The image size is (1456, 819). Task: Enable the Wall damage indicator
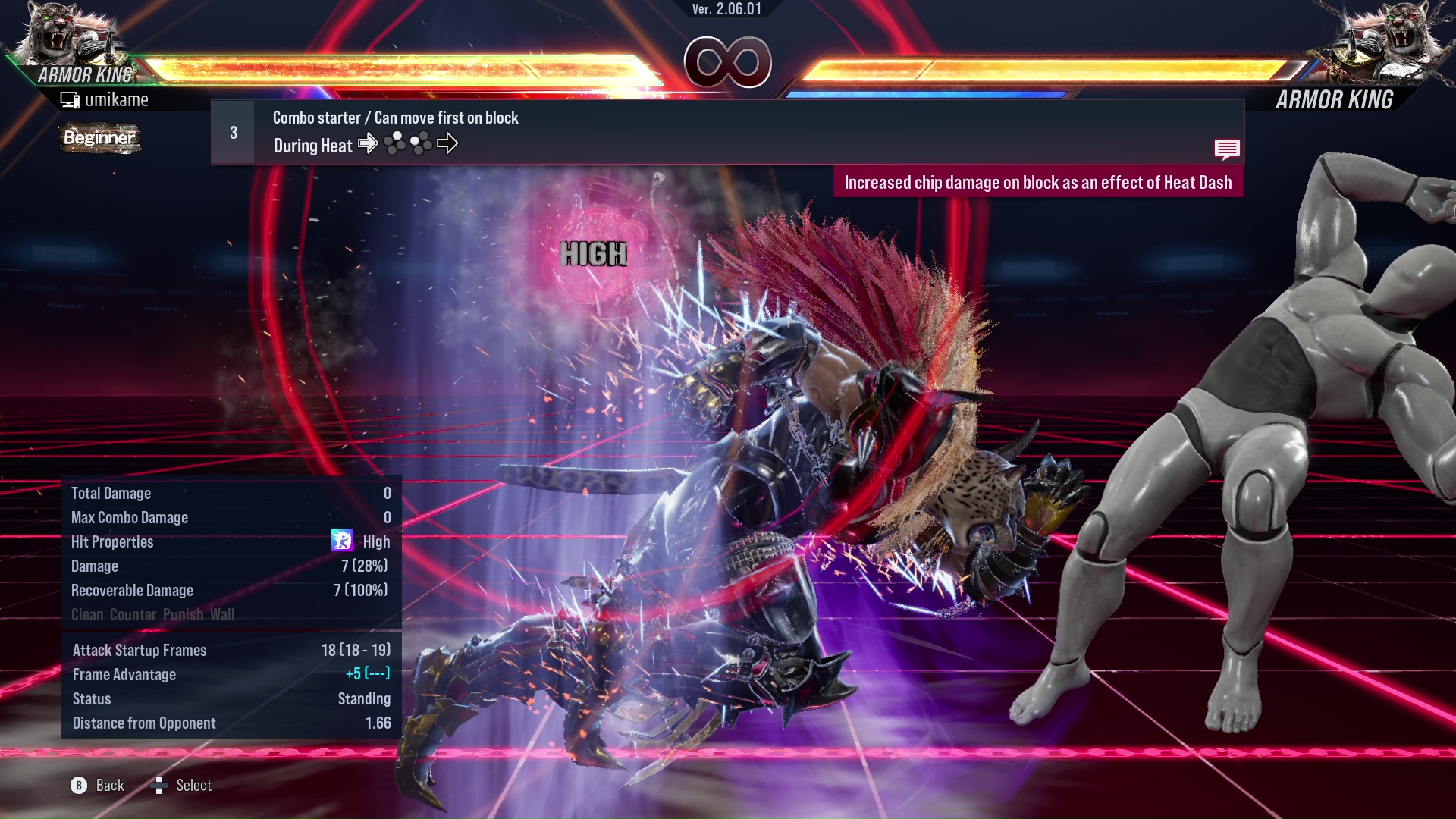click(x=223, y=615)
